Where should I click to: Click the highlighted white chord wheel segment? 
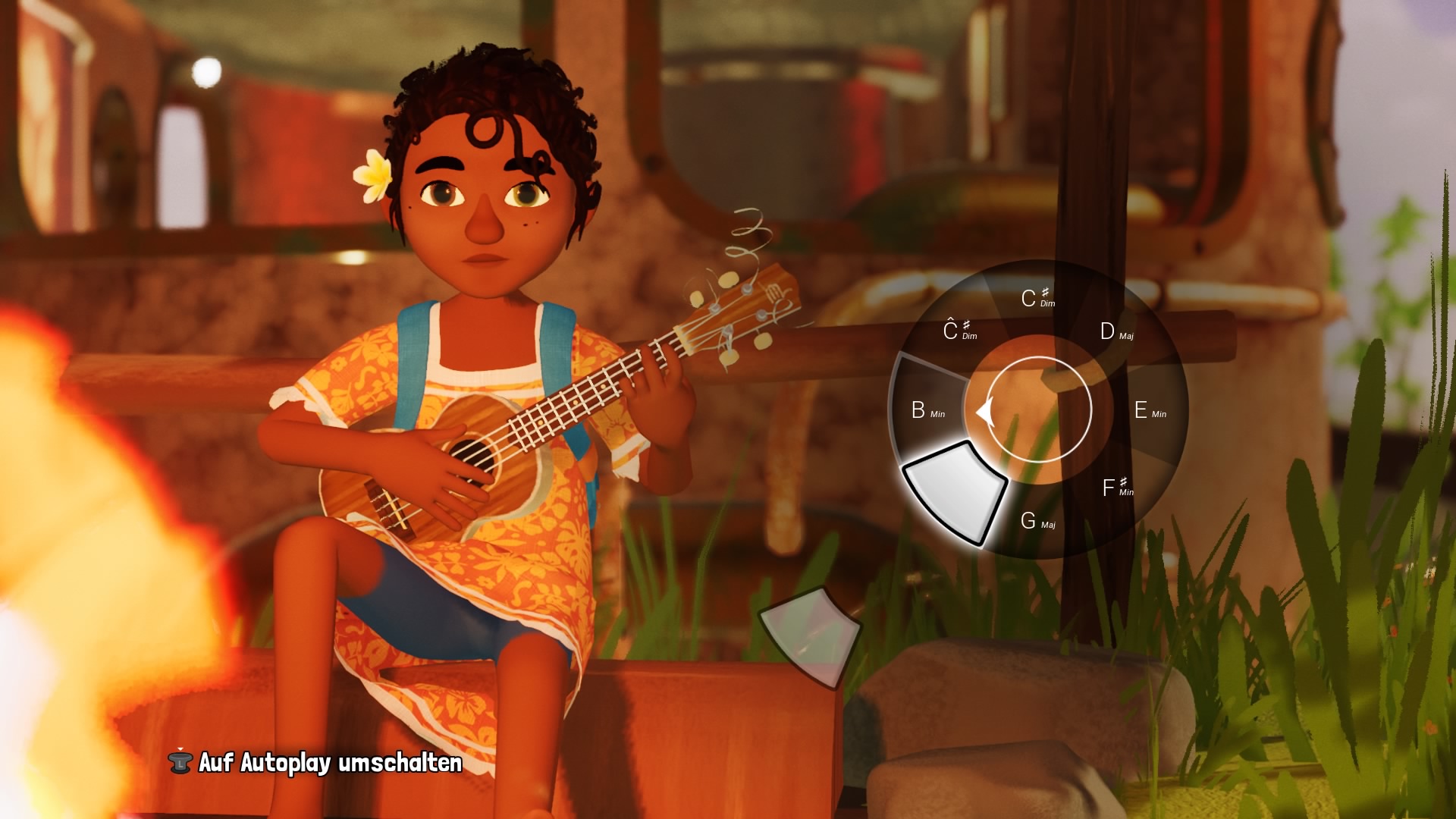click(x=955, y=491)
